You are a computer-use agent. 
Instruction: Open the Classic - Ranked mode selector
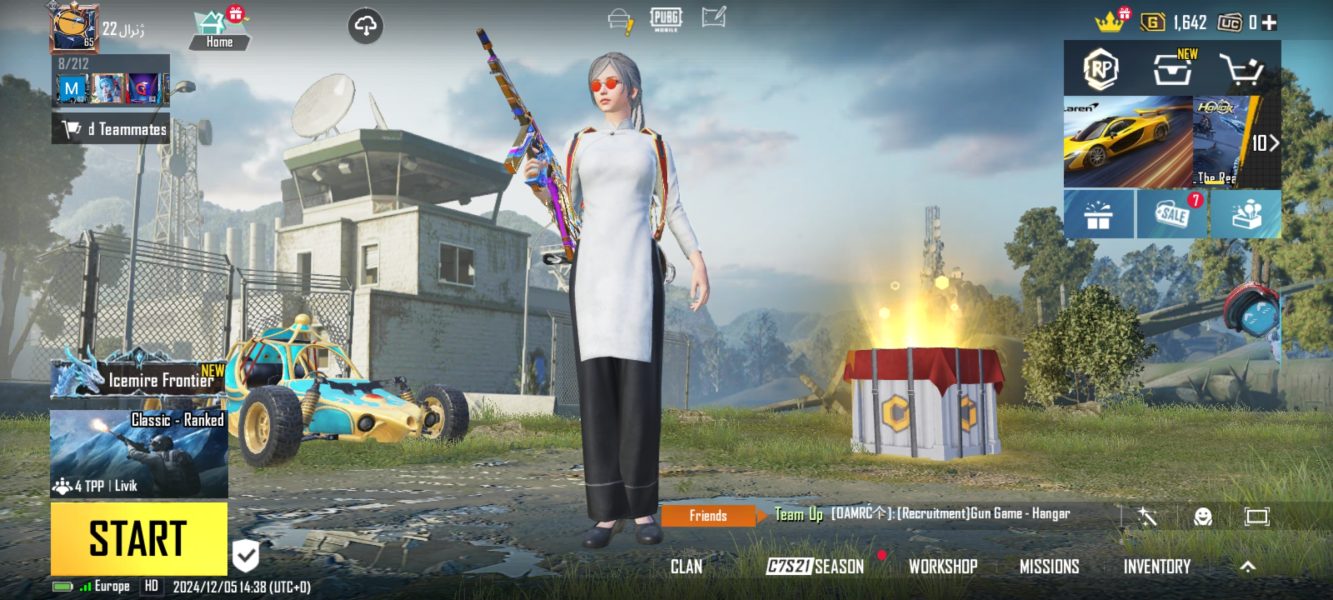coord(139,454)
